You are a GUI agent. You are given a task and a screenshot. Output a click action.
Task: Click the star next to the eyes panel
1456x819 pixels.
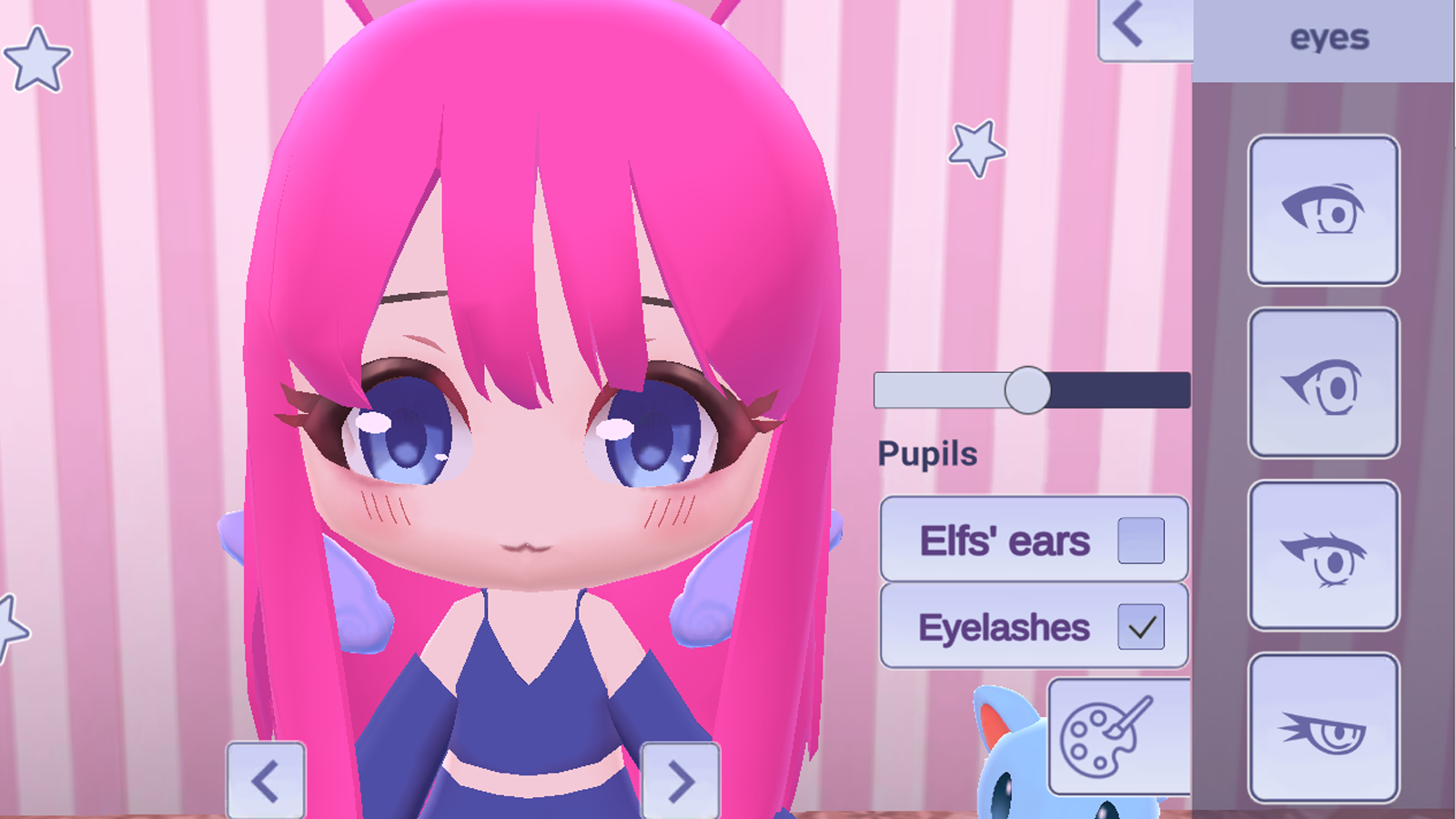tap(977, 147)
